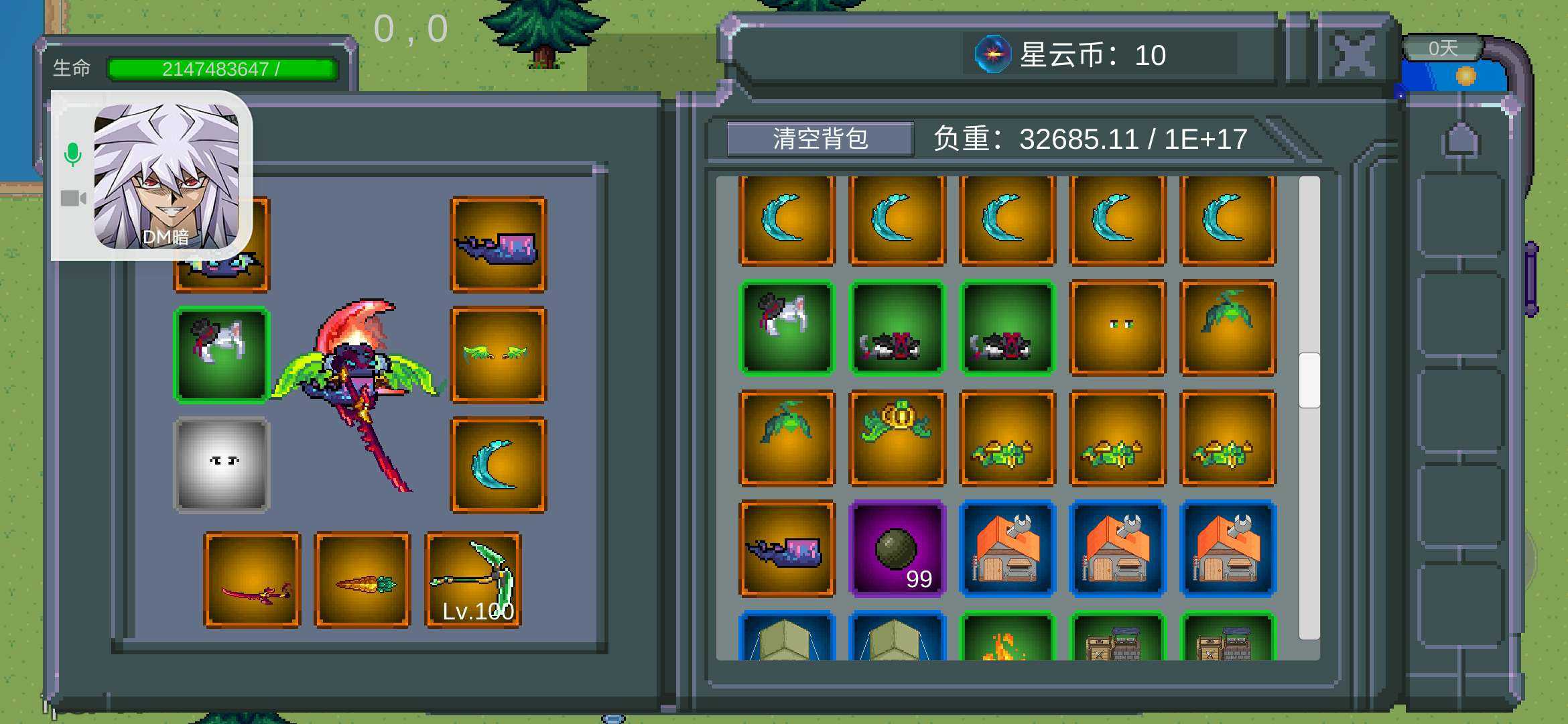
Task: Select the green crown ornament item
Action: coord(897,439)
